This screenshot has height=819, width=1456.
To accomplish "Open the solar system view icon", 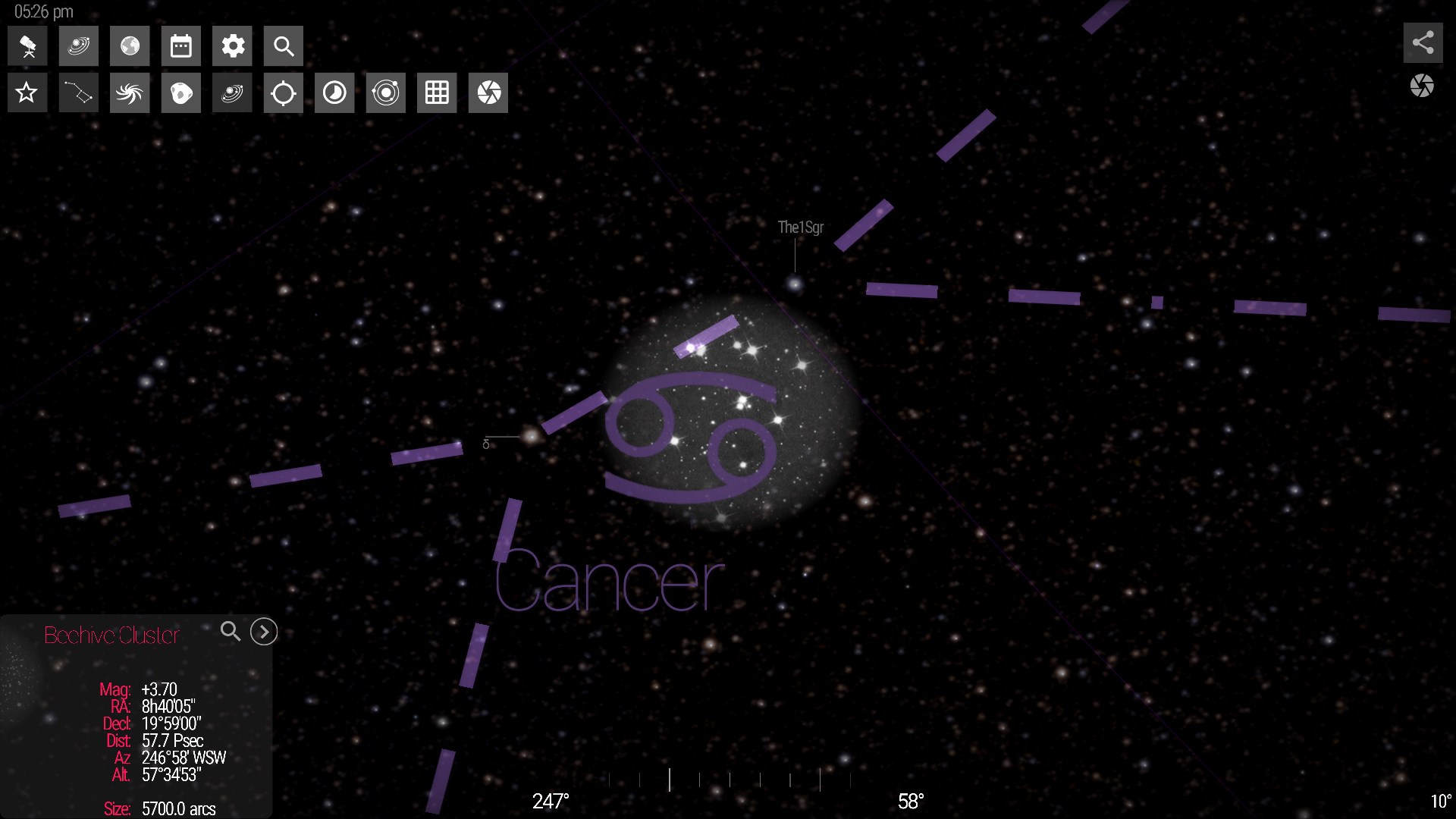I will (78, 45).
